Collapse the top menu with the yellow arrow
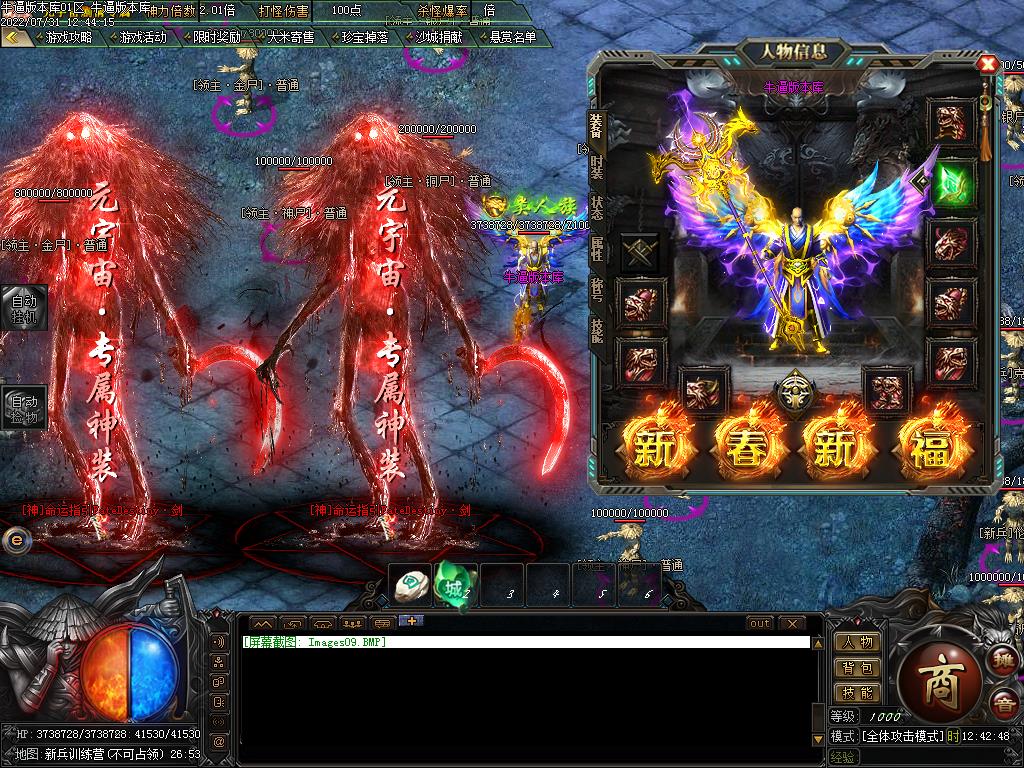1024x768 pixels. (15, 37)
